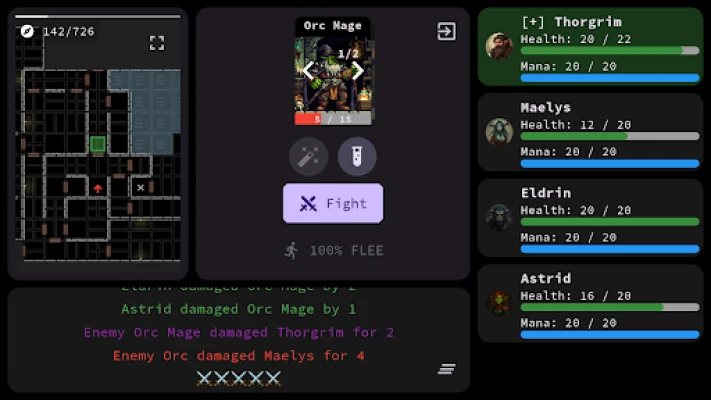Pick Astrid from the party list
Screen dimensions: 711x400
tap(591, 302)
